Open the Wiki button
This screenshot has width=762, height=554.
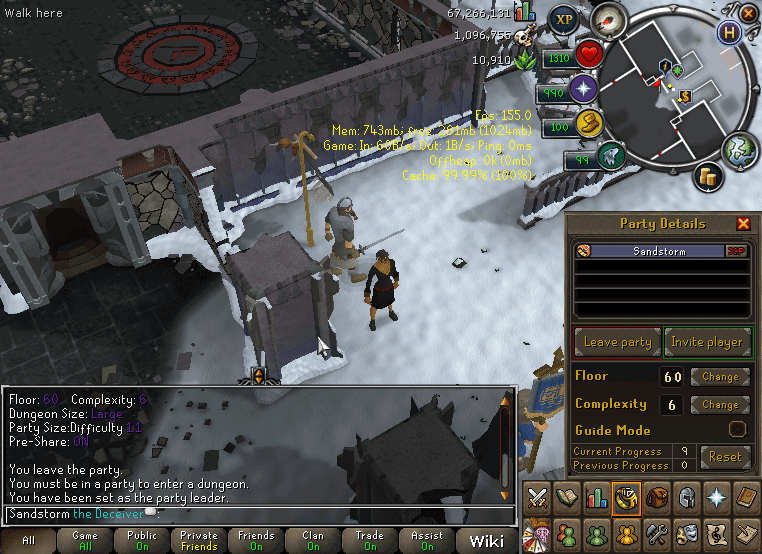tap(486, 541)
